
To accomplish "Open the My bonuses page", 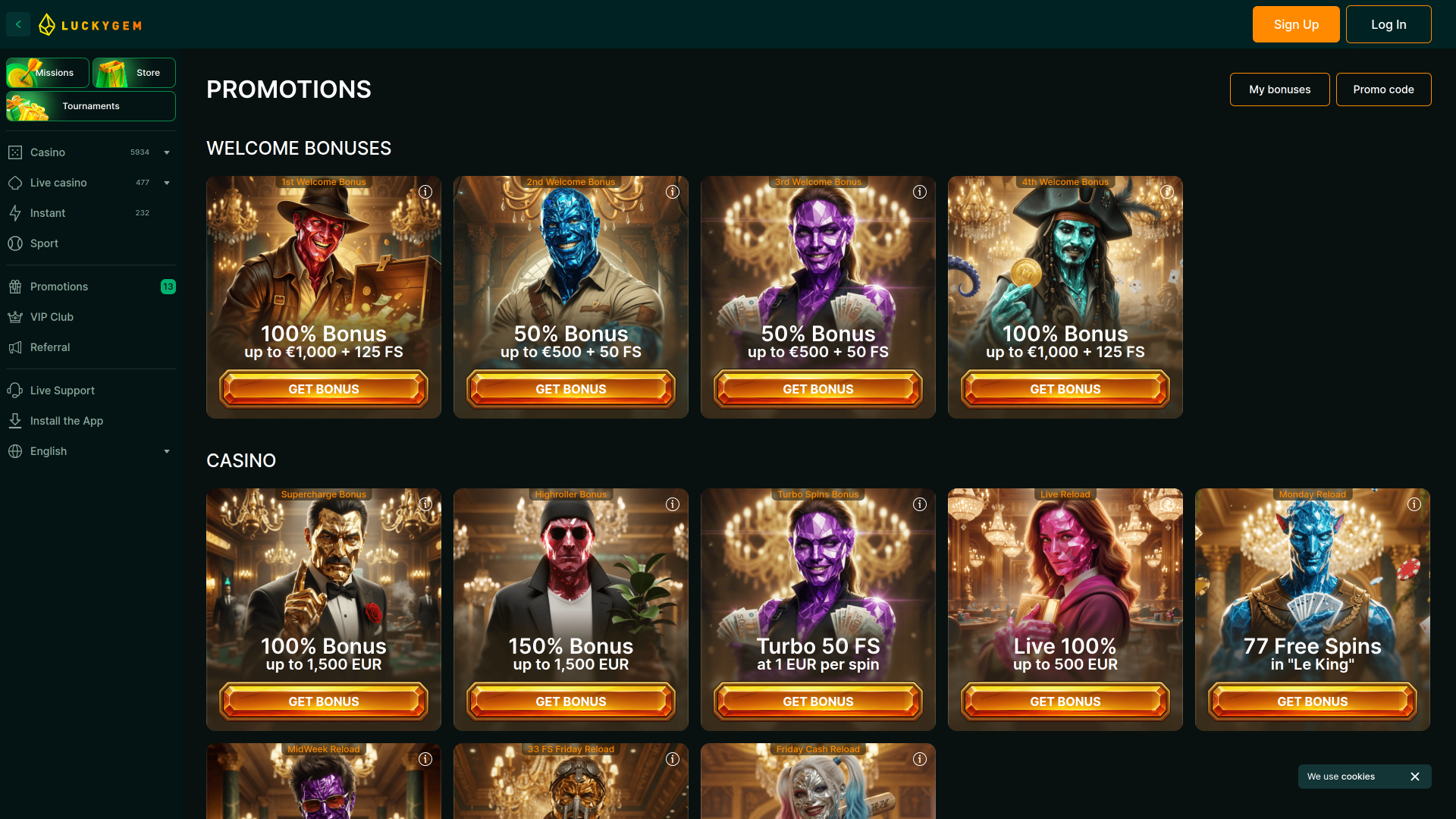I will tap(1279, 89).
